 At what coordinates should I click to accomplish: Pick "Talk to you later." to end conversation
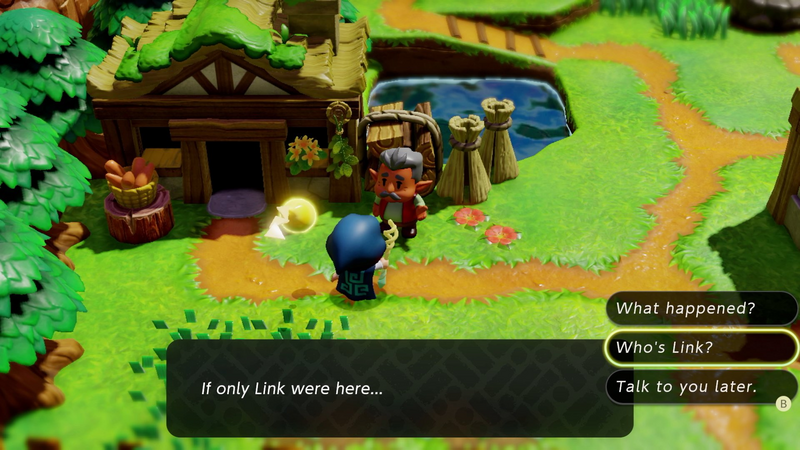tap(700, 386)
